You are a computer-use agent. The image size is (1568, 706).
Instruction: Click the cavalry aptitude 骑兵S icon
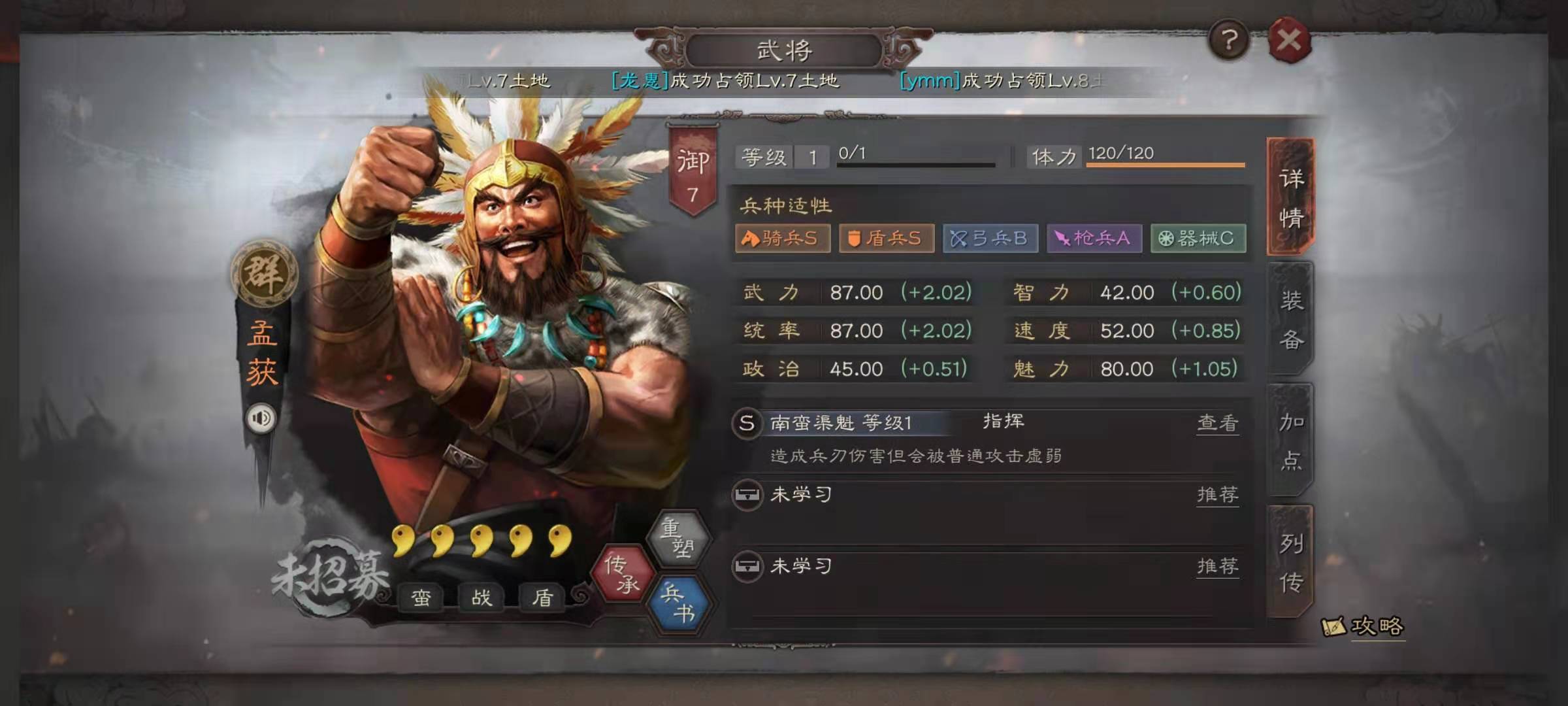[782, 239]
